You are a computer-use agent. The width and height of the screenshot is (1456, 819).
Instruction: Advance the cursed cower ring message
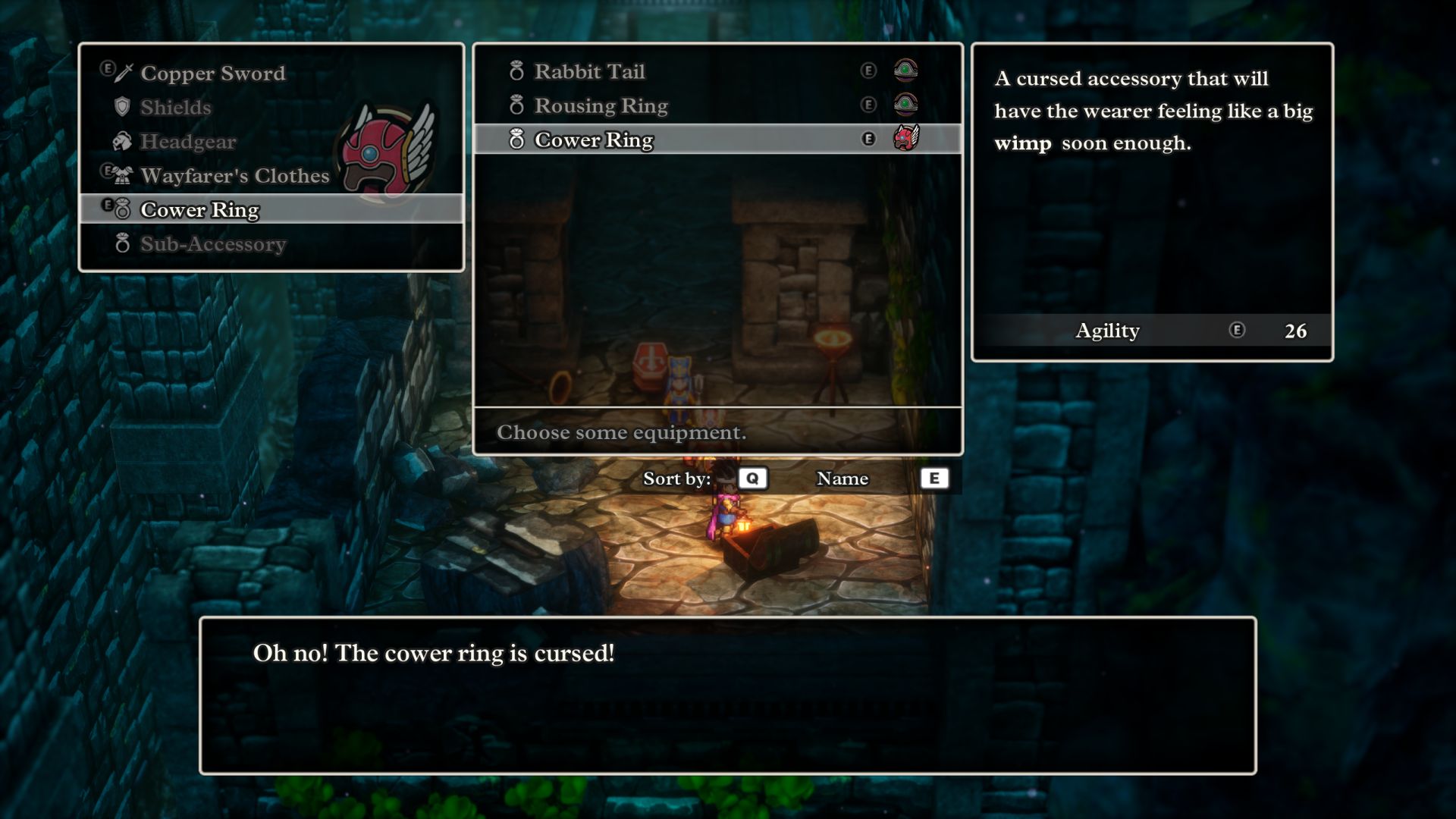click(x=727, y=695)
